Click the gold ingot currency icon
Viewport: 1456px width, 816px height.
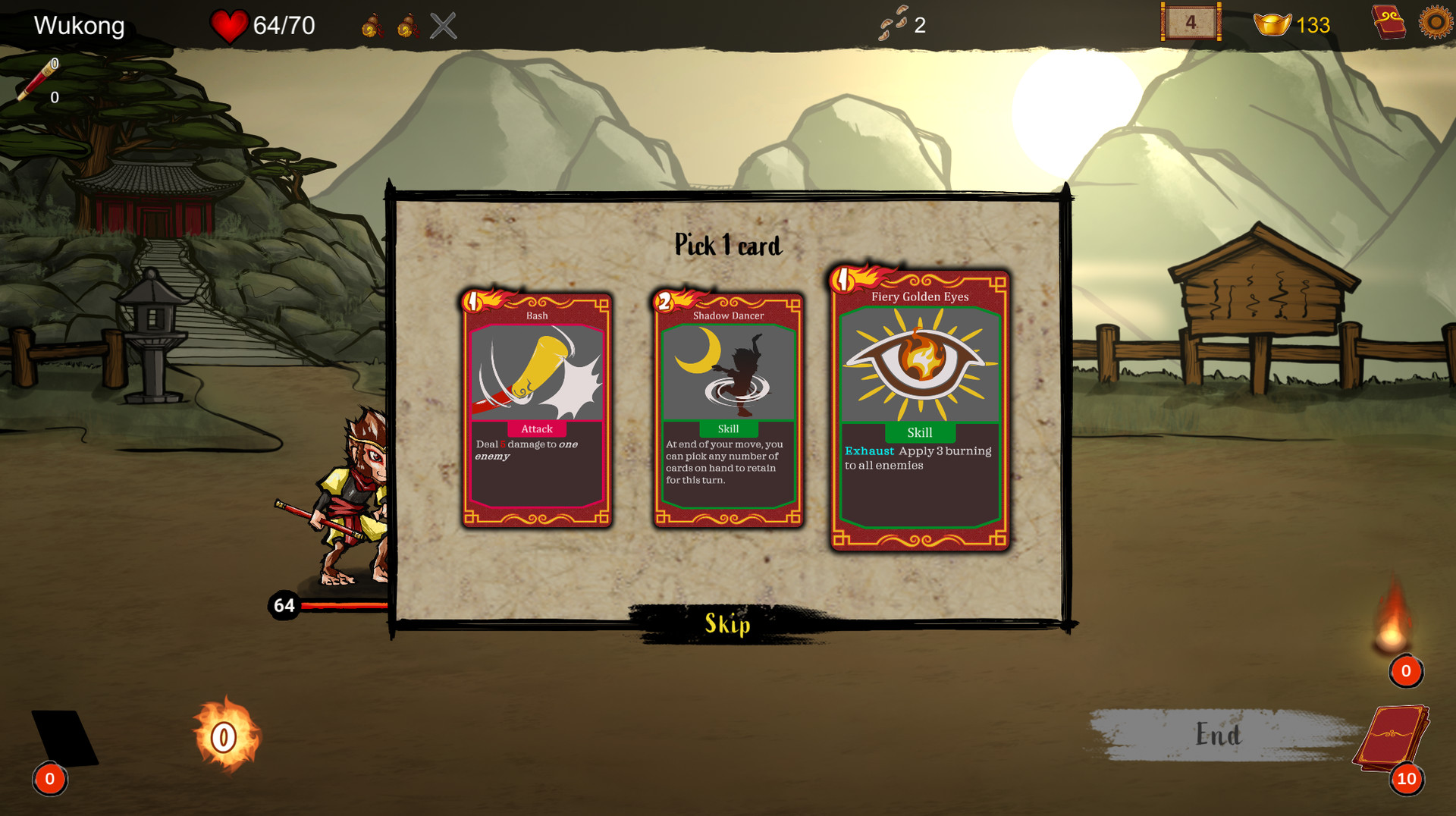(1272, 24)
